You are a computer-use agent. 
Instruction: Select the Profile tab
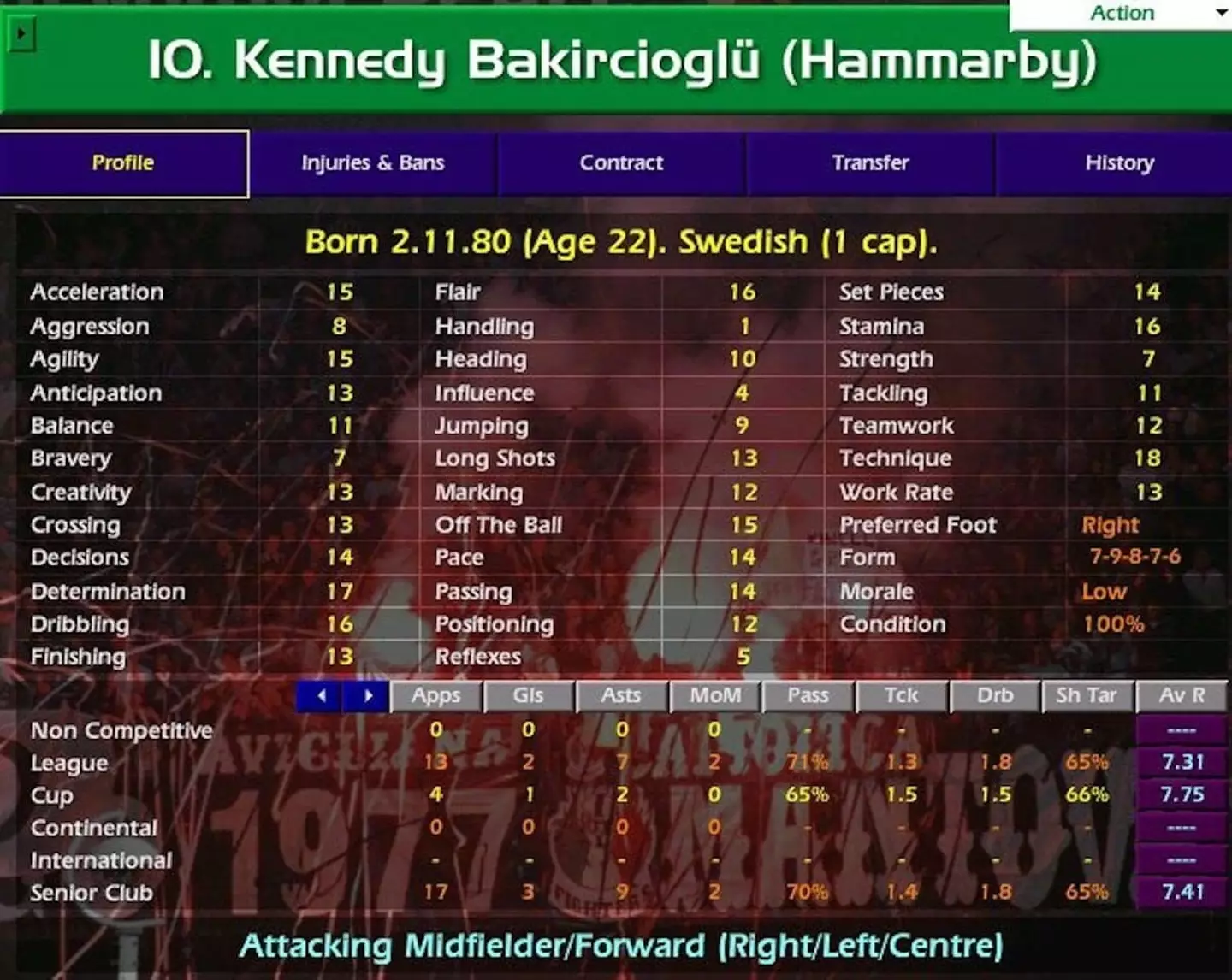click(123, 162)
